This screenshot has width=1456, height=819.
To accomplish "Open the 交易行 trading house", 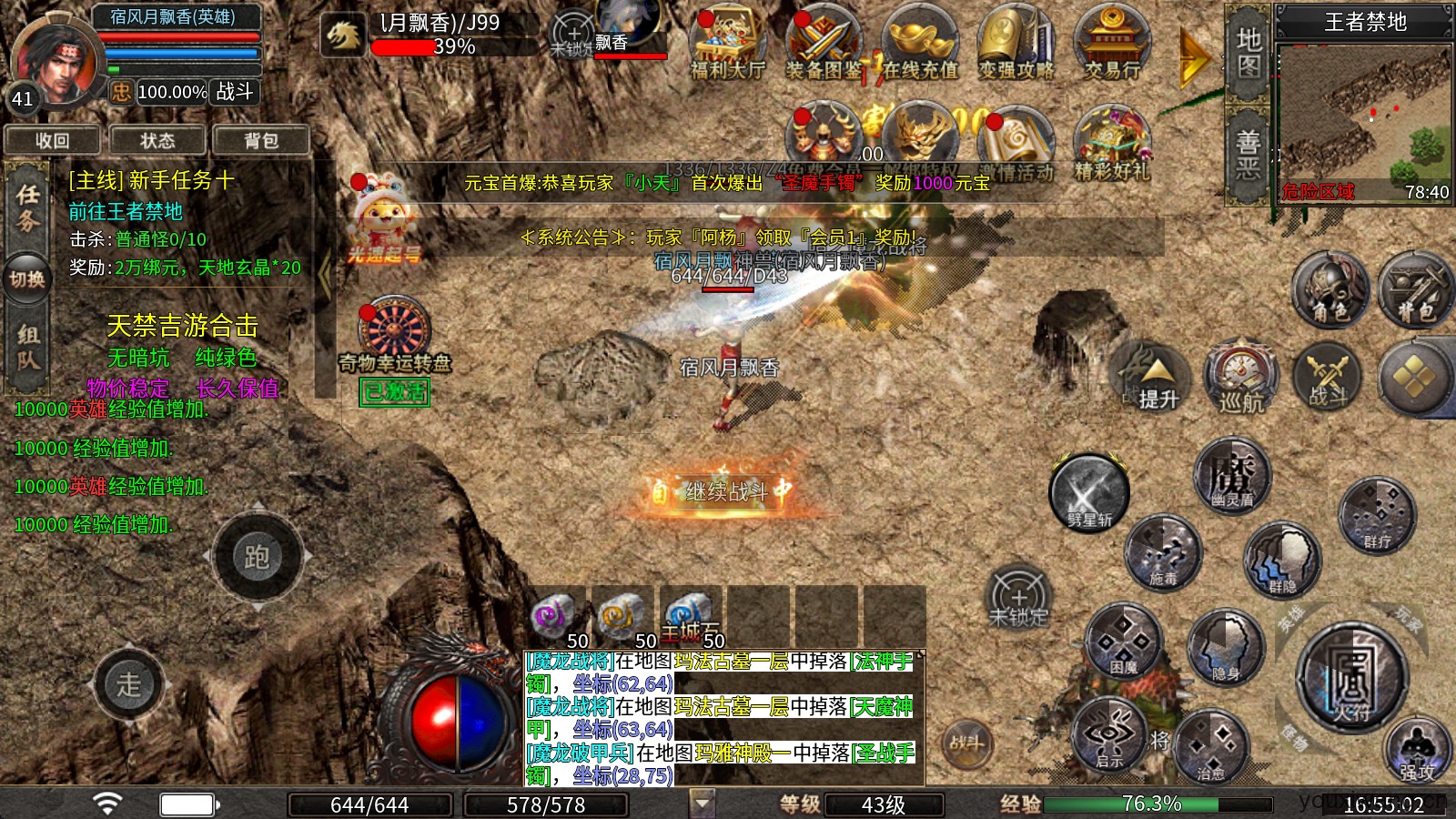I will pyautogui.click(x=1112, y=45).
